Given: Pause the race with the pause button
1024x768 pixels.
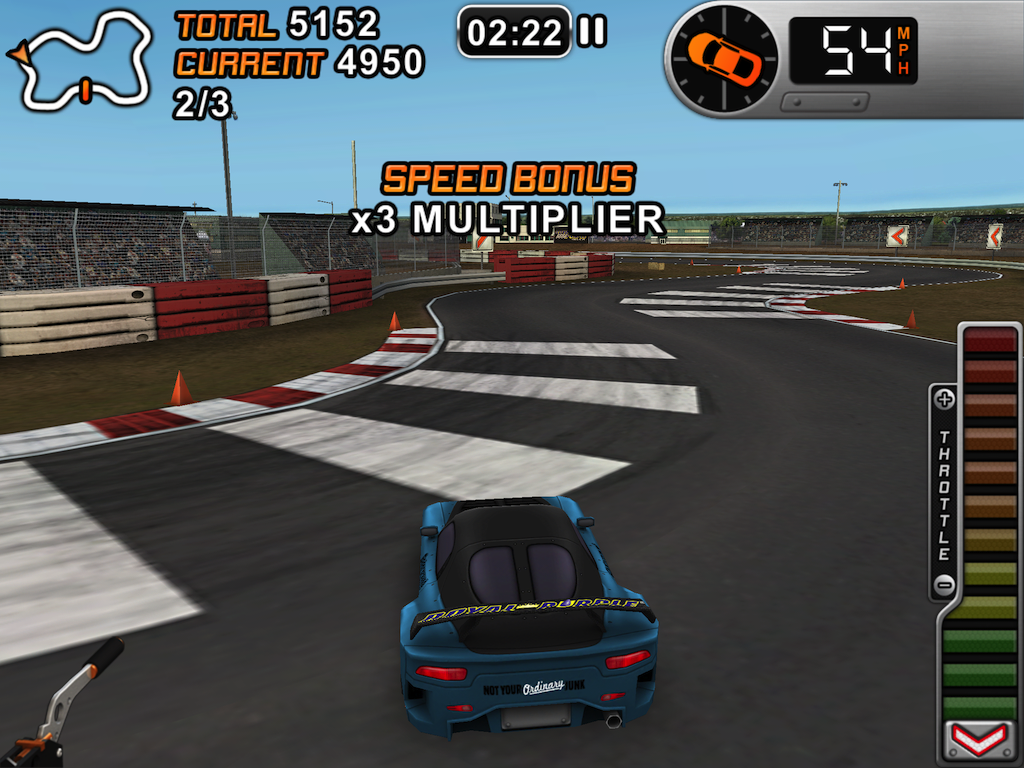Looking at the screenshot, I should pos(592,32).
